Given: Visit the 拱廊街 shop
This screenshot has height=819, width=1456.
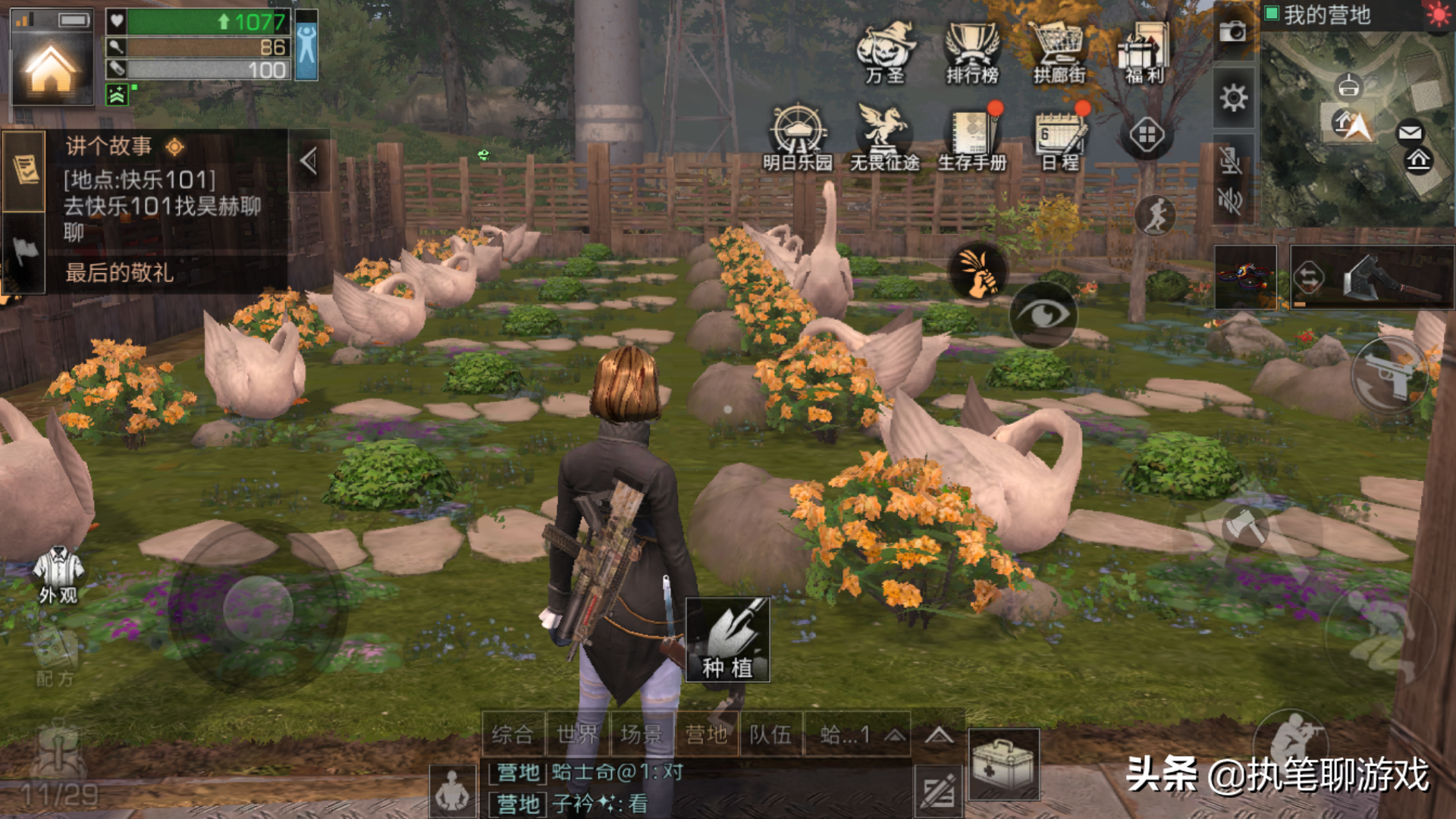Looking at the screenshot, I should click(x=1059, y=52).
